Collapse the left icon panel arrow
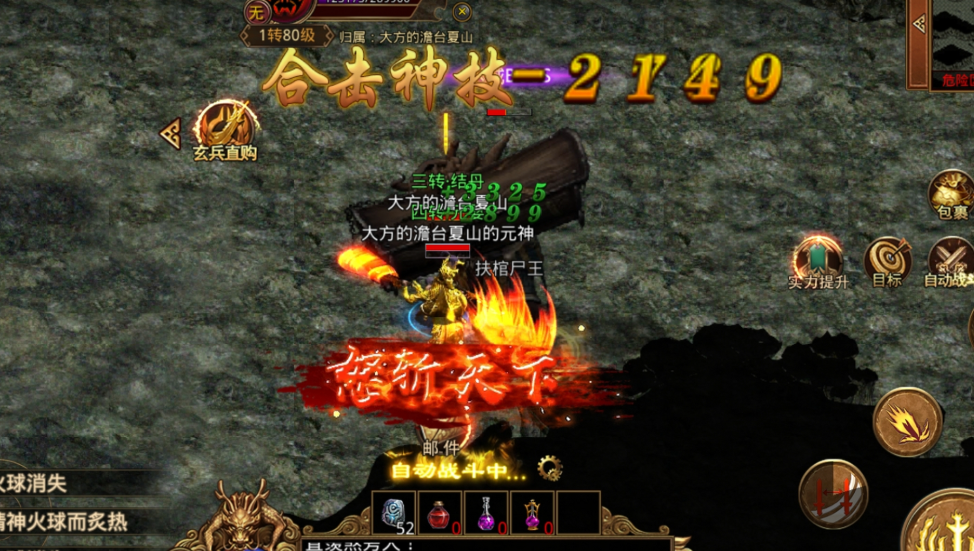The width and height of the screenshot is (974, 551). coord(171,134)
